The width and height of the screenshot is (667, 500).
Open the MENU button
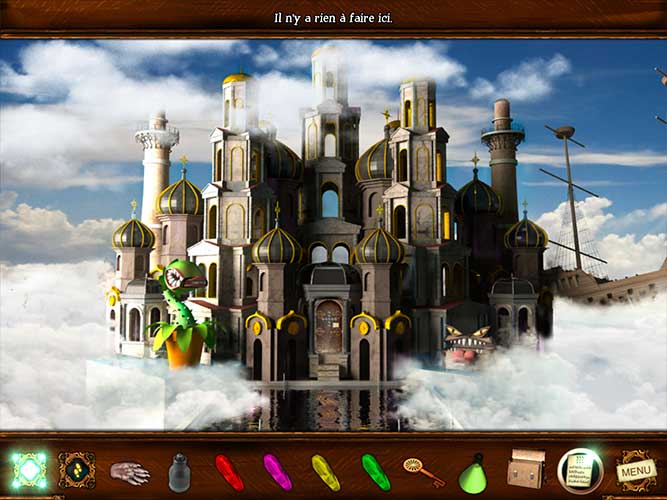[x=634, y=470]
